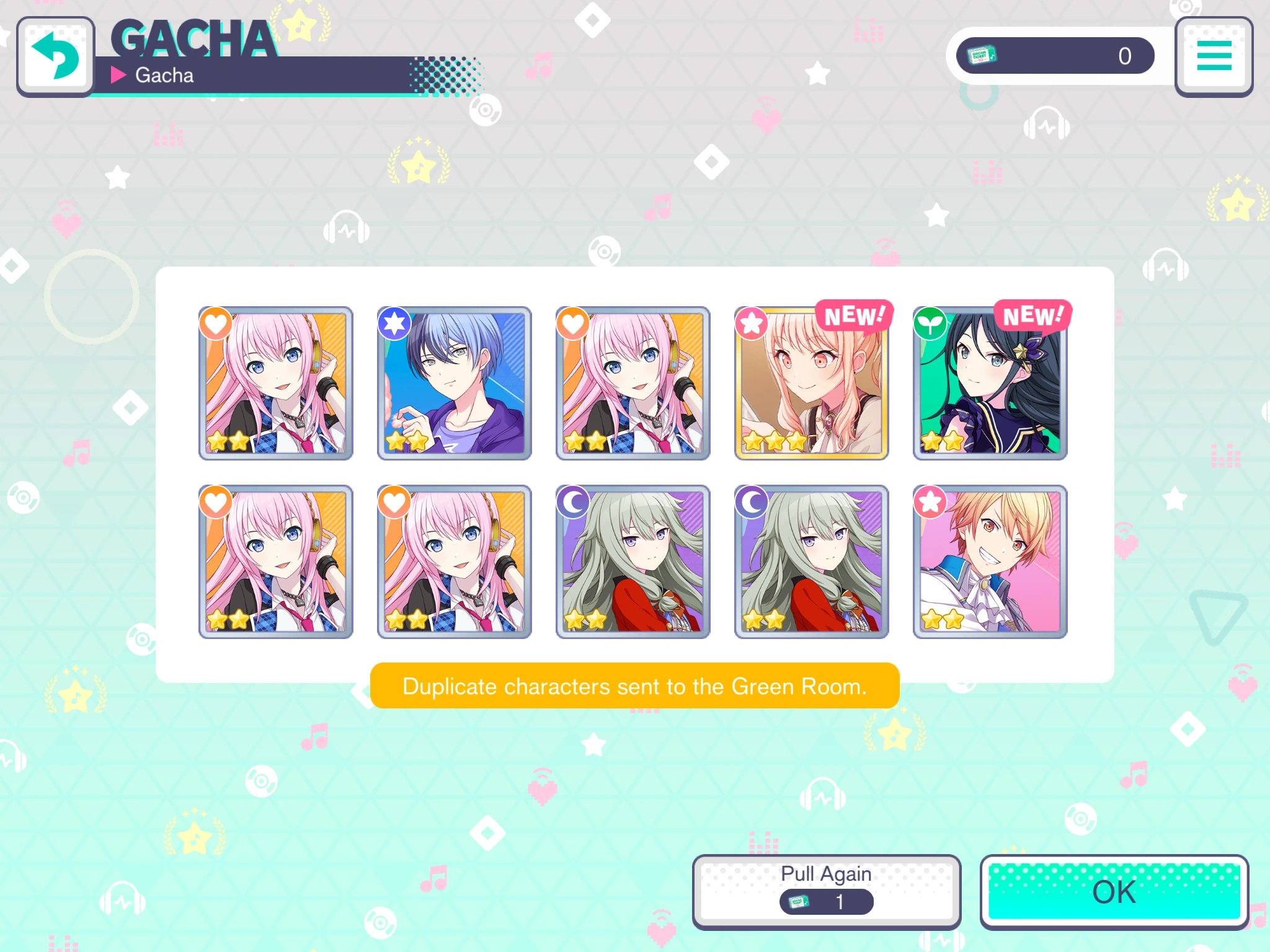The image size is (1270, 952).
Task: Click the orange heart attribute icon on Luka's card
Action: click(216, 324)
